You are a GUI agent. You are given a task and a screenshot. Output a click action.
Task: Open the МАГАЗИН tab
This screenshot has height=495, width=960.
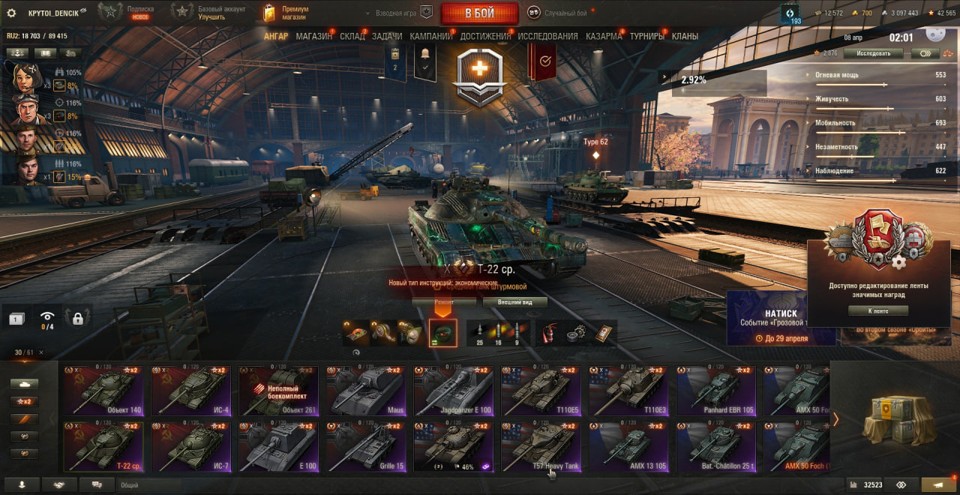(314, 37)
